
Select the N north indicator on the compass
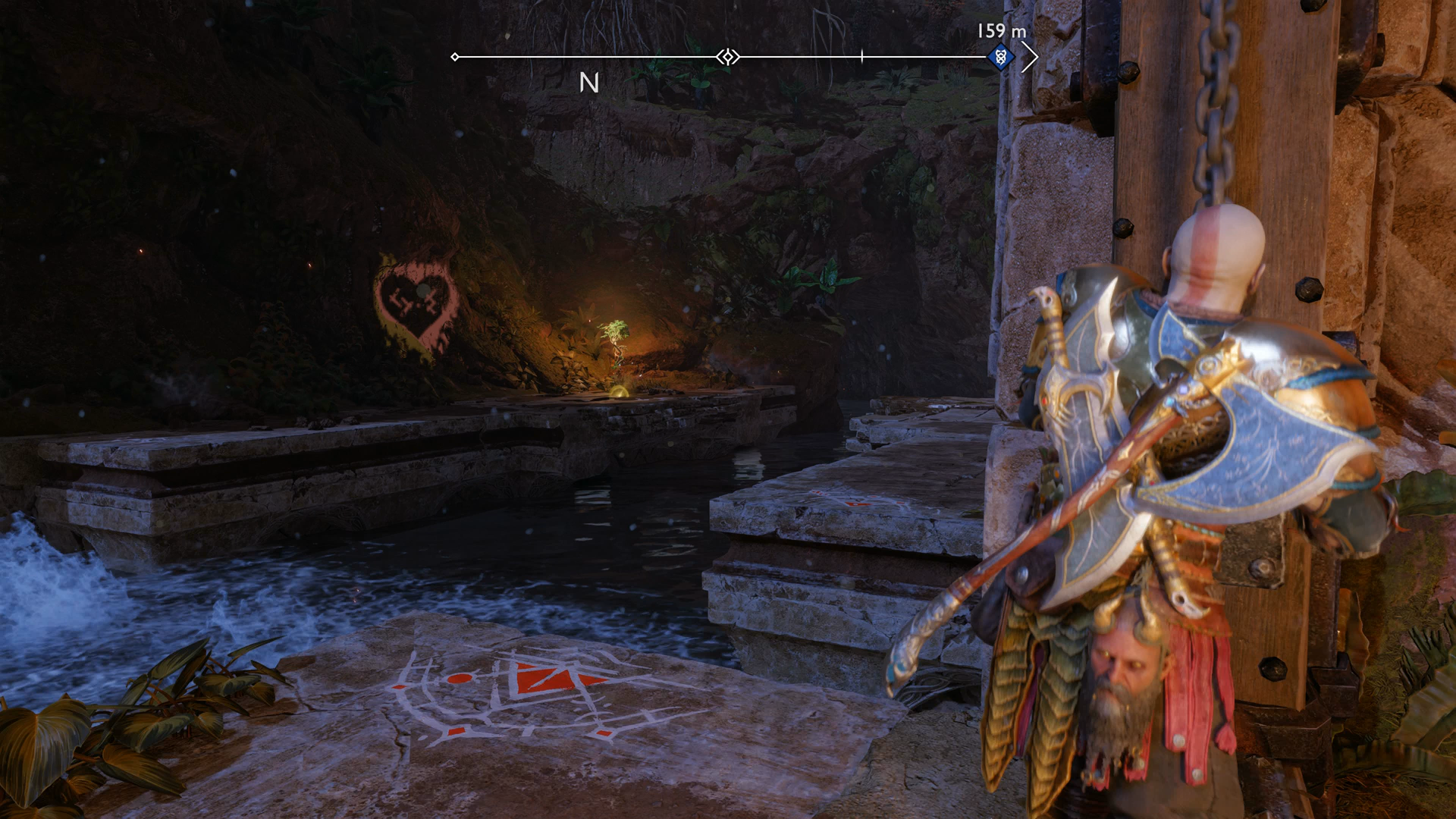tap(590, 83)
